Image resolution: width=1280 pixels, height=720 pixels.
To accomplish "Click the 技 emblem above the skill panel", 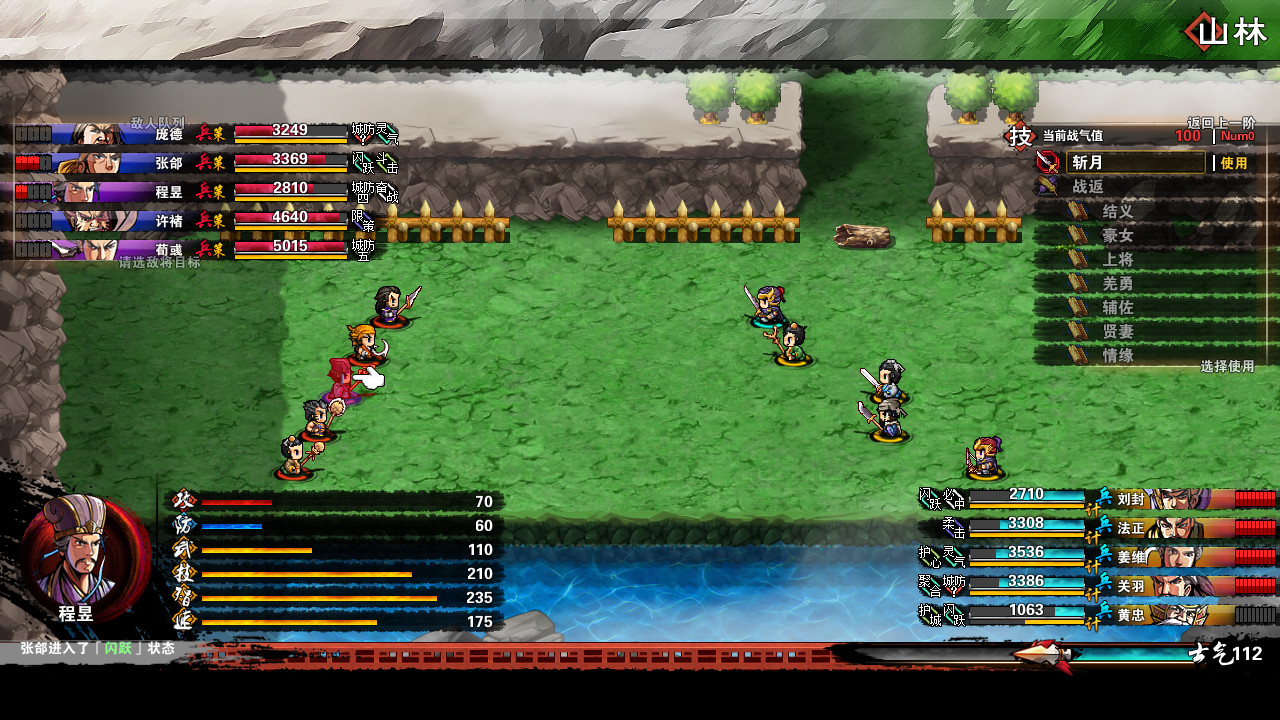I will [x=1018, y=136].
